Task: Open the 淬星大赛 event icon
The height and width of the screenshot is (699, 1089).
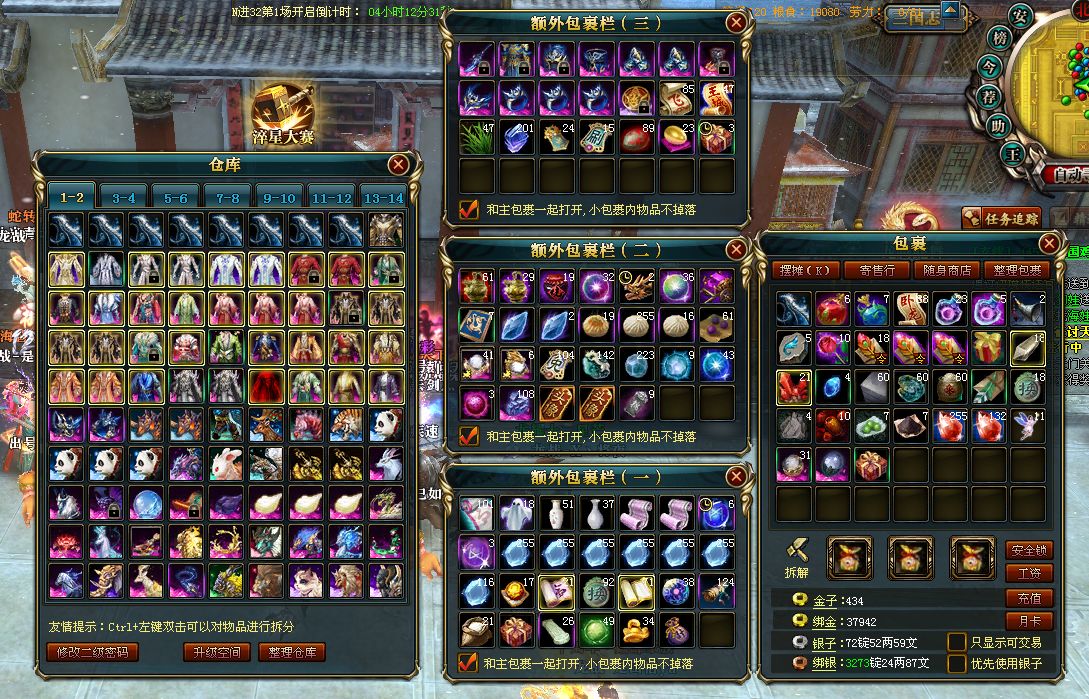Action: [282, 112]
